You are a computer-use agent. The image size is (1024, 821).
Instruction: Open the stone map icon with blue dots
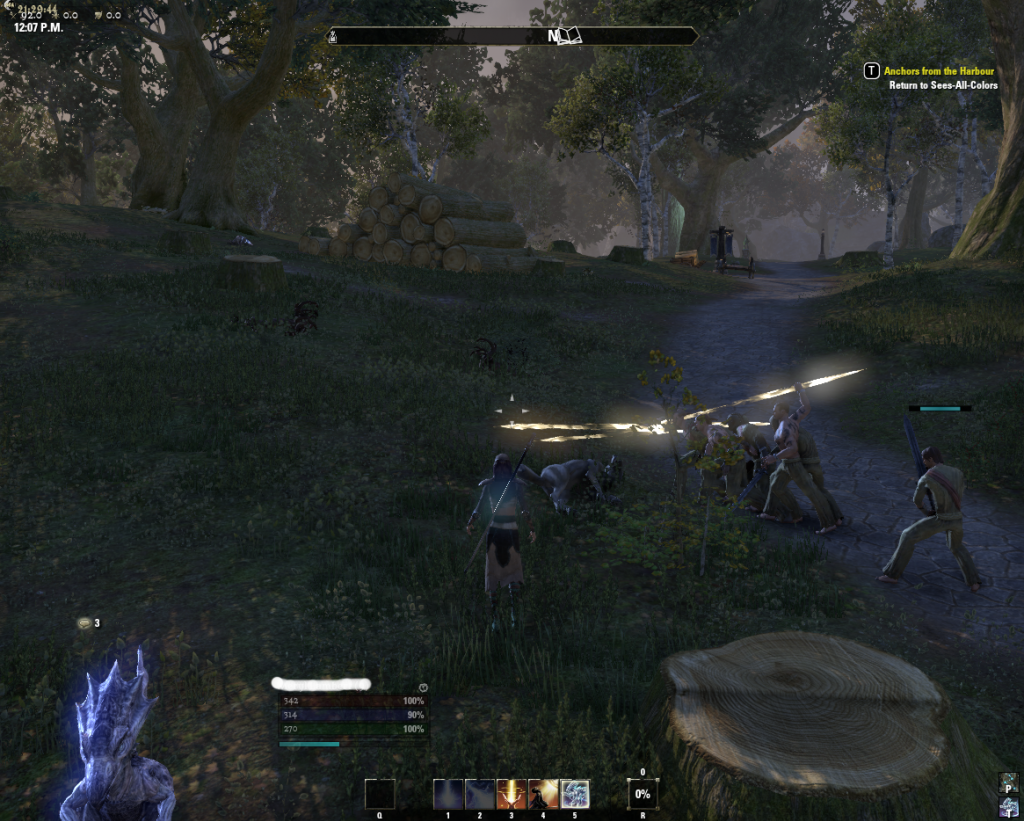coord(1008,782)
